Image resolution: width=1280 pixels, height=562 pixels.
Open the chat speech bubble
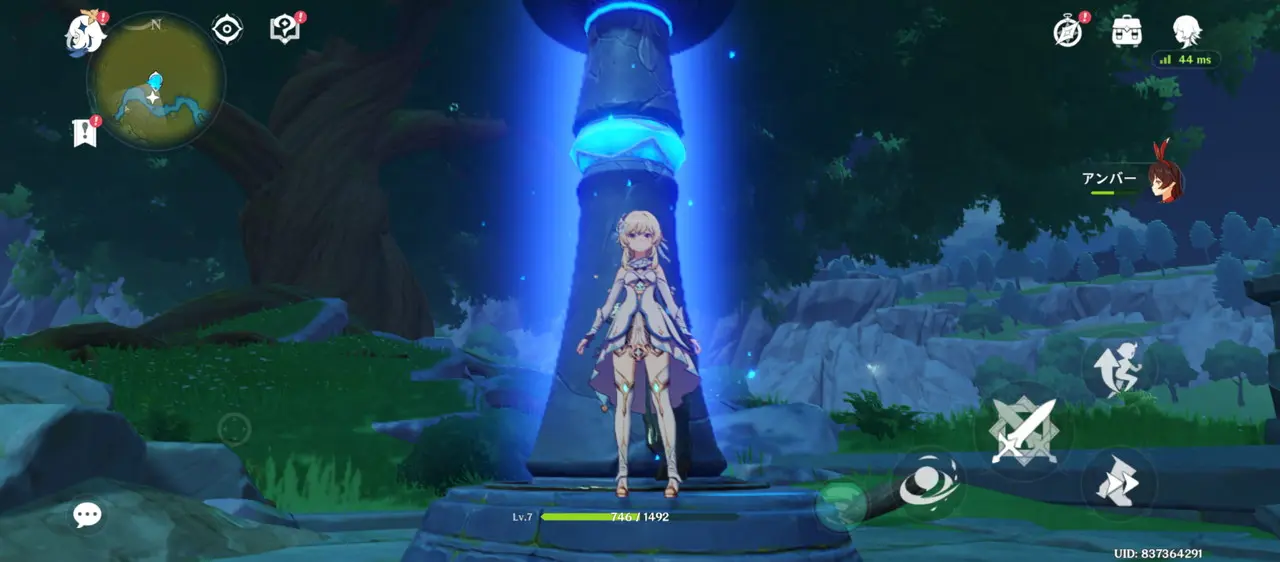coord(87,515)
